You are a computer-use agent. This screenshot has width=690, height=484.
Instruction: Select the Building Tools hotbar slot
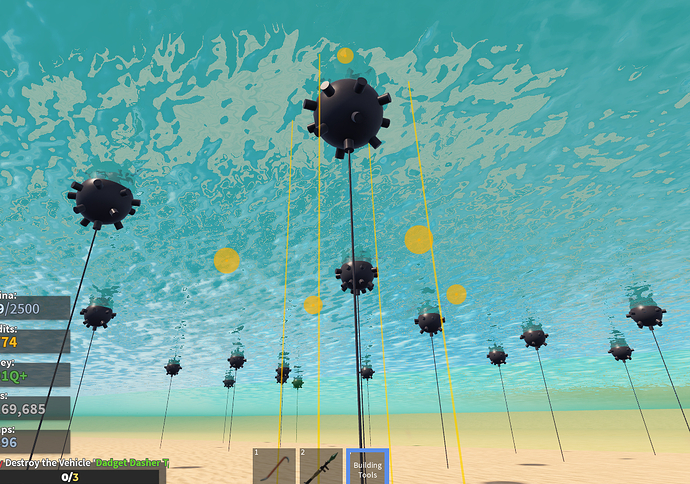(x=367, y=466)
